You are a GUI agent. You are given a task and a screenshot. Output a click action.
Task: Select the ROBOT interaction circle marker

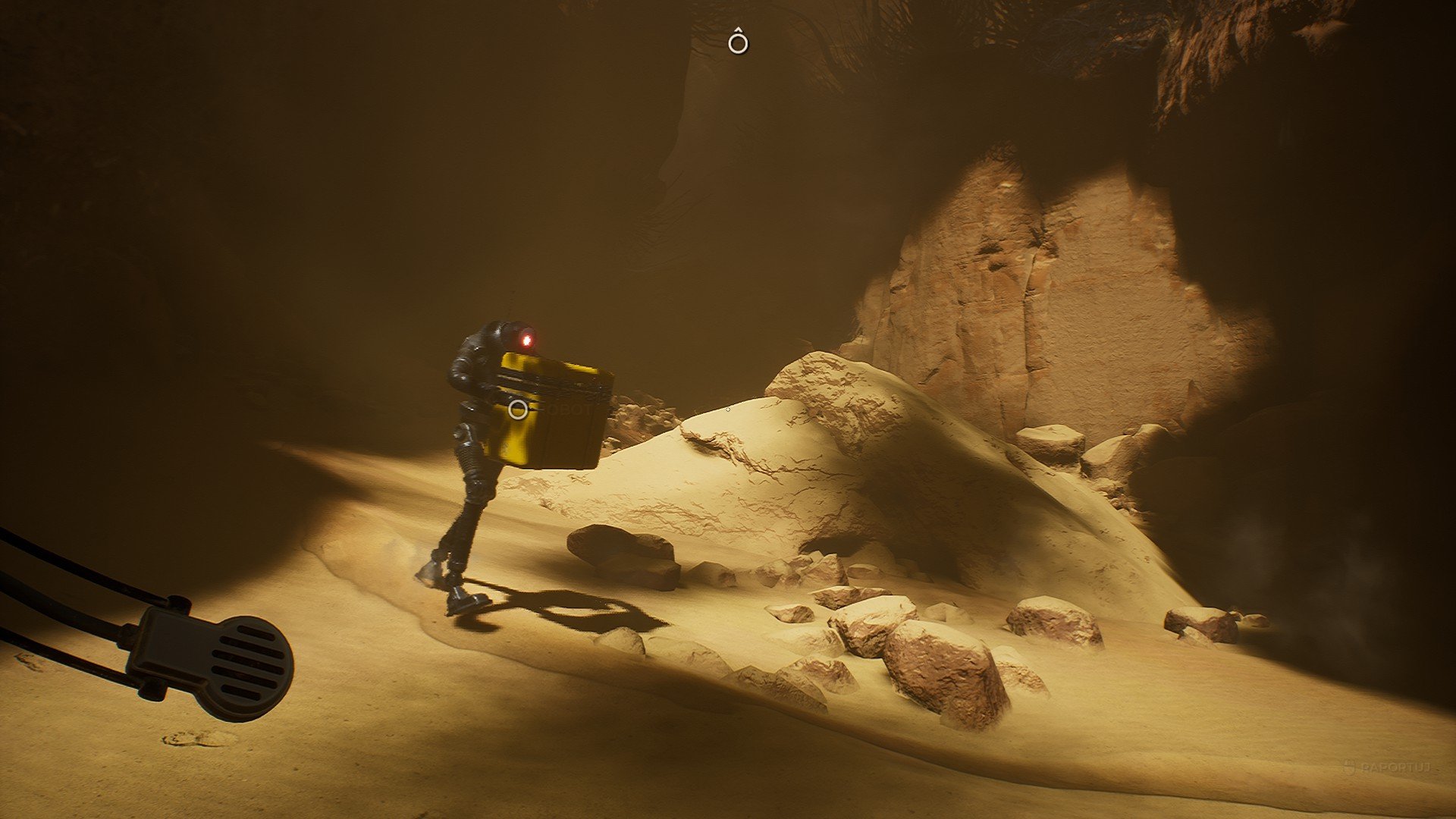click(x=518, y=410)
